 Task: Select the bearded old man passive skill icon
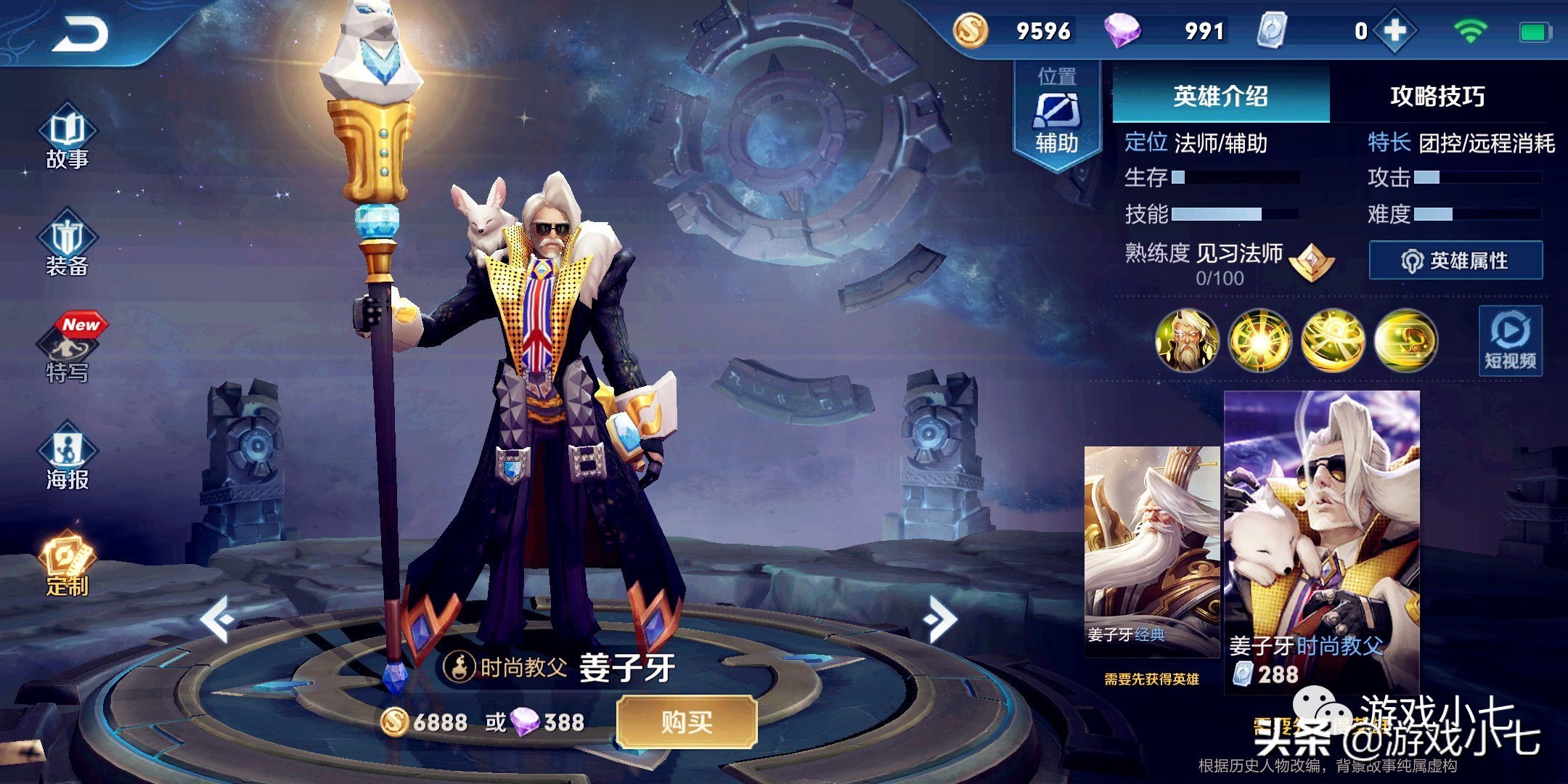pyautogui.click(x=1187, y=340)
